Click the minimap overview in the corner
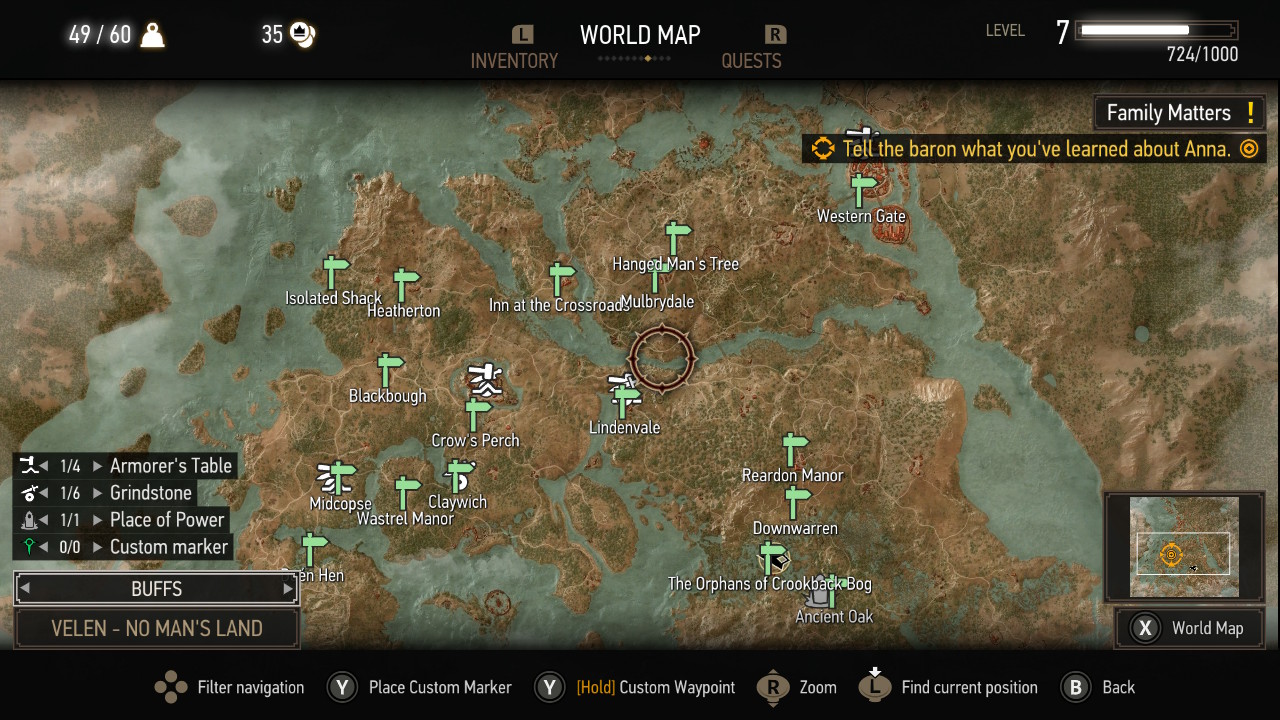1280x720 pixels. (1184, 548)
